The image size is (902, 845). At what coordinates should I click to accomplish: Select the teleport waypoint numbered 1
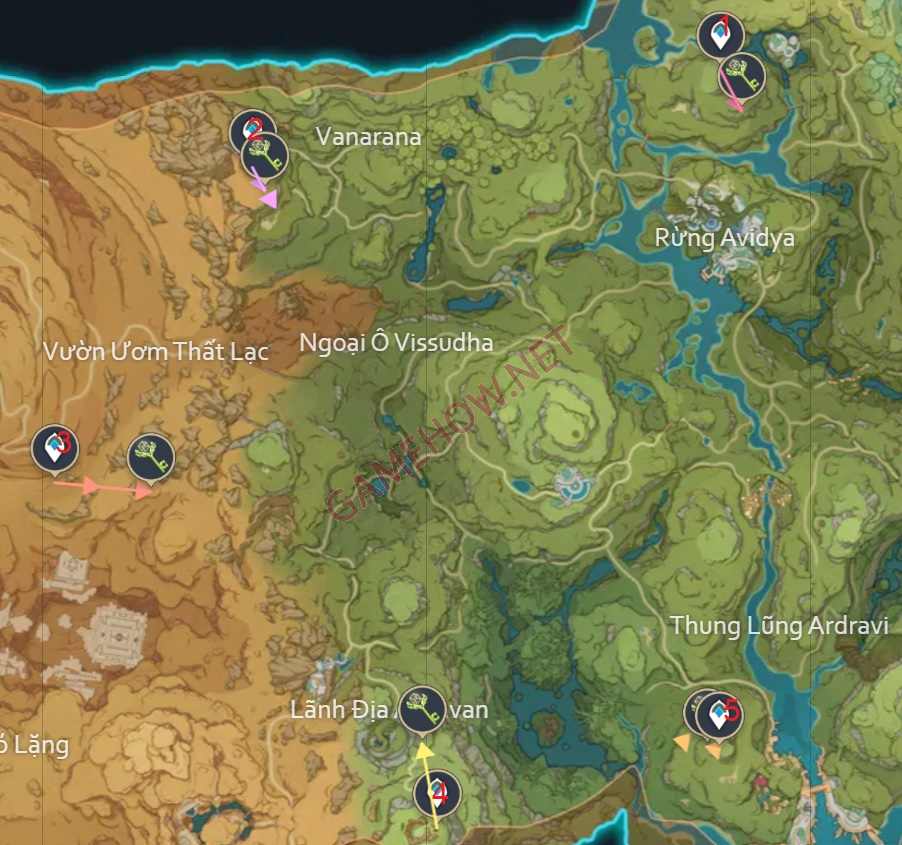[720, 37]
